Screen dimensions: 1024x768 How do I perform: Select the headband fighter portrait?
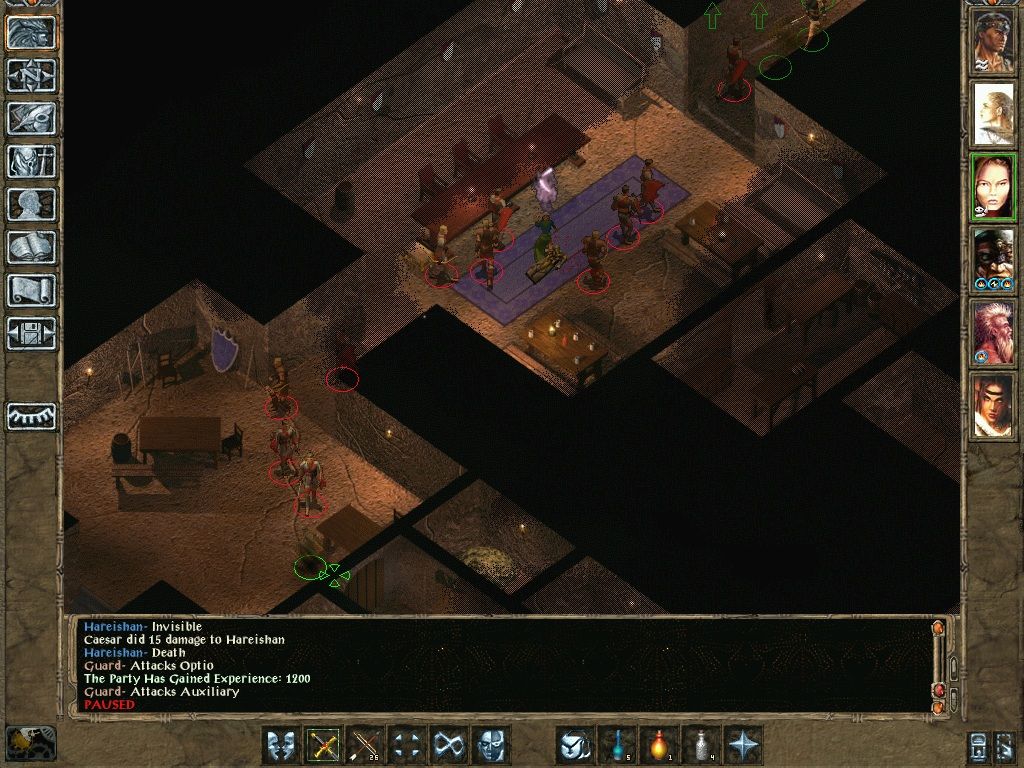tap(993, 42)
